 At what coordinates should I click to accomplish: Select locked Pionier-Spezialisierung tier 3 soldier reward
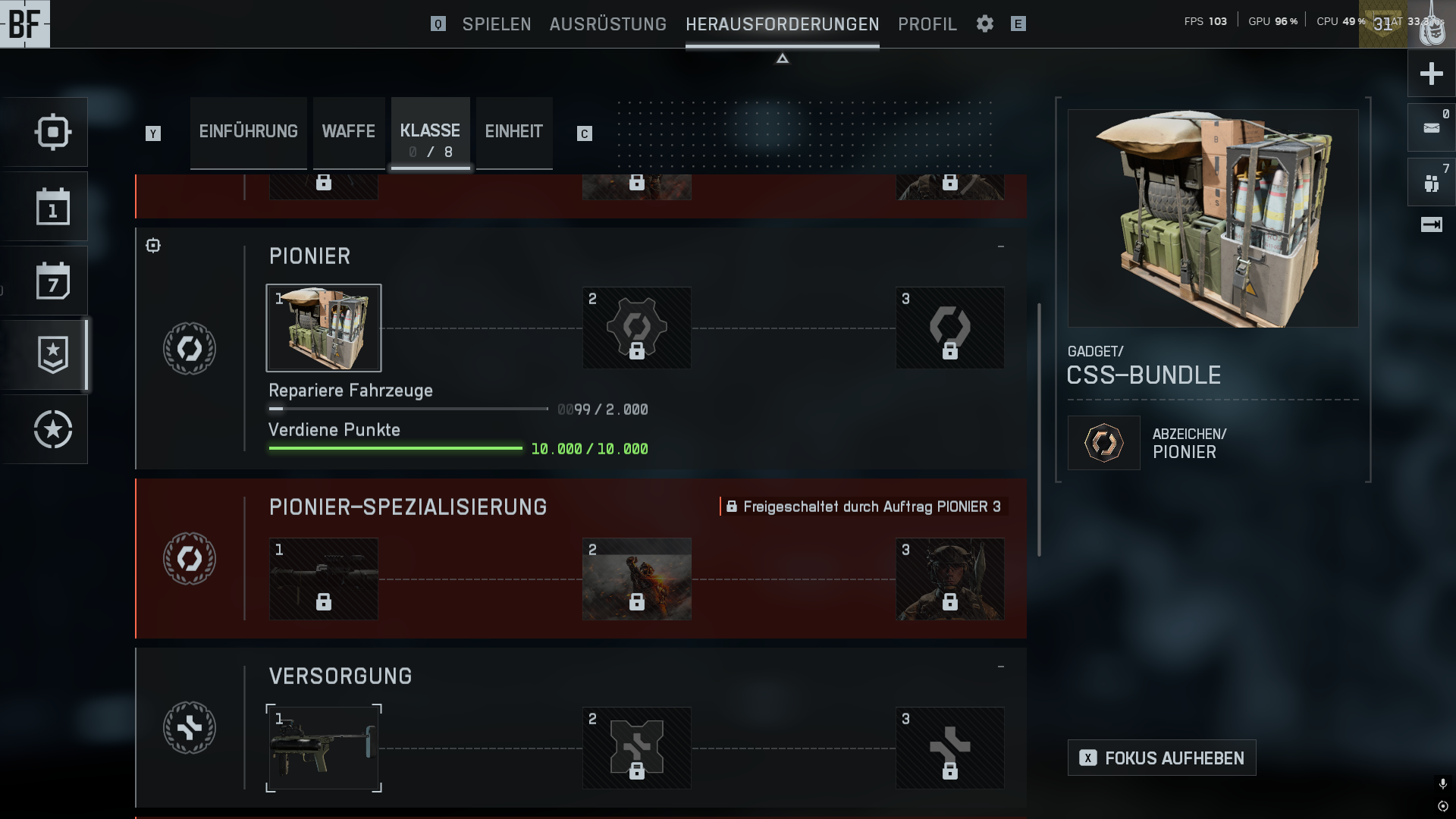click(x=950, y=579)
